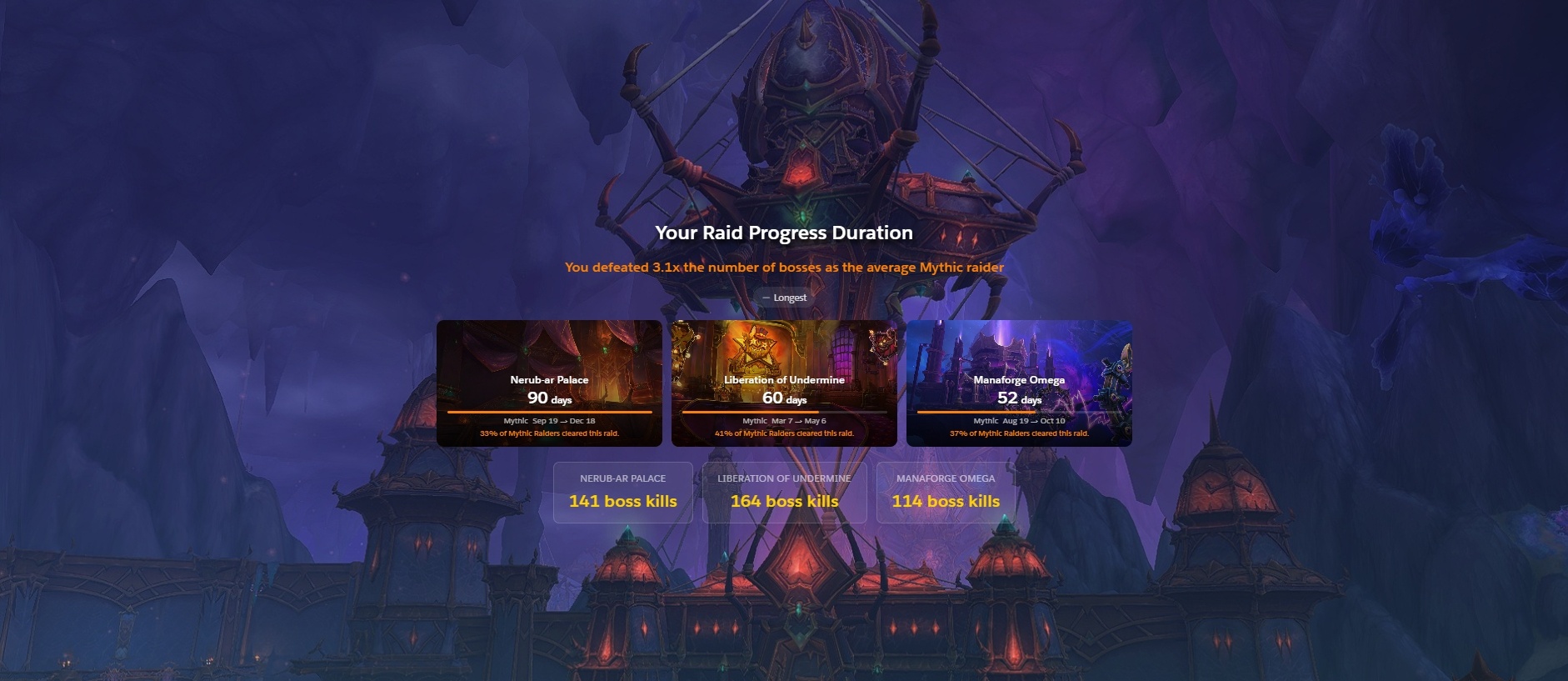The width and height of the screenshot is (1568, 681).
Task: Click the Liberation of Undermine progress bar
Action: point(784,413)
